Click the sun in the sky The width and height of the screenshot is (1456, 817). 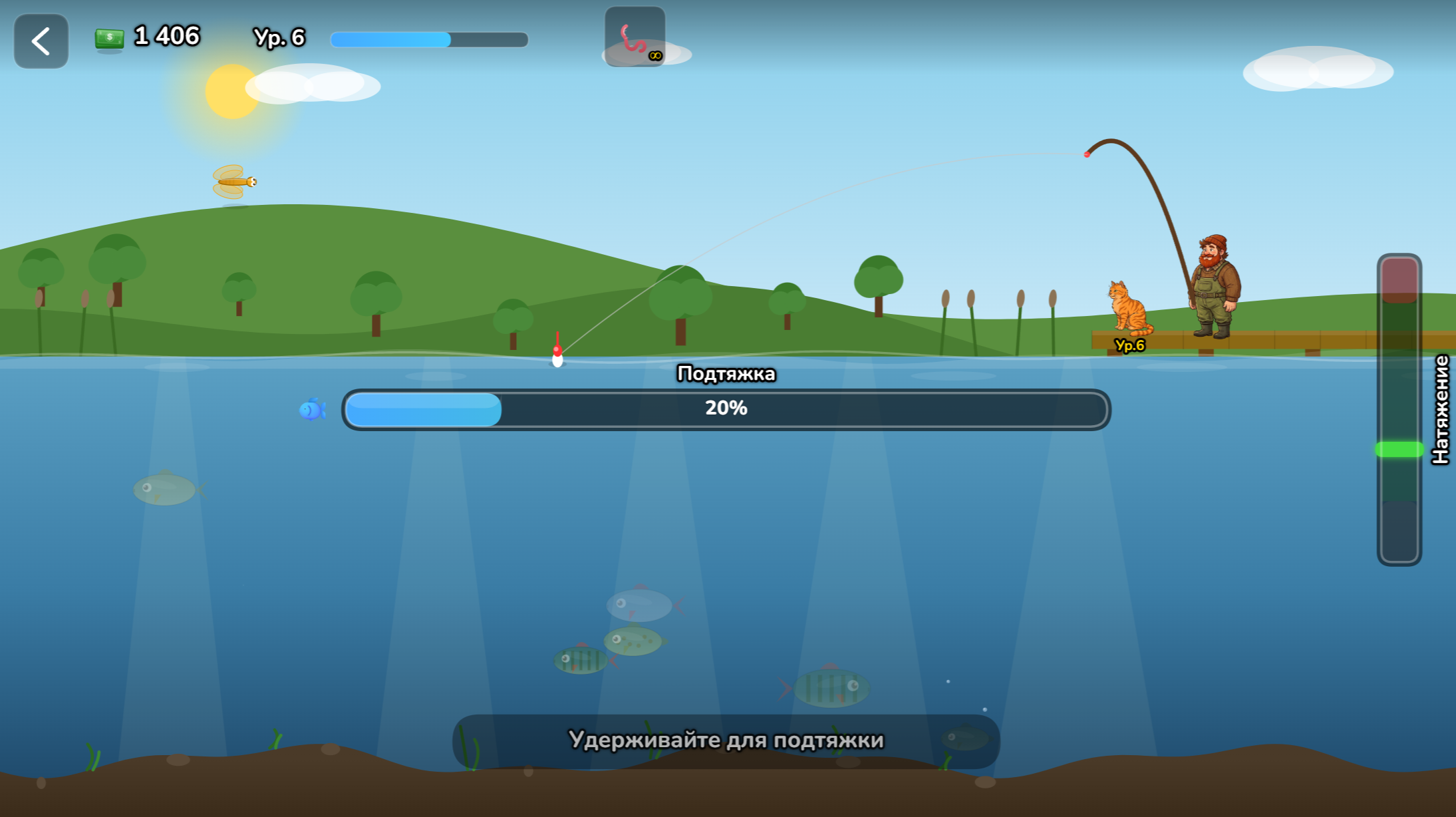pyautogui.click(x=230, y=90)
